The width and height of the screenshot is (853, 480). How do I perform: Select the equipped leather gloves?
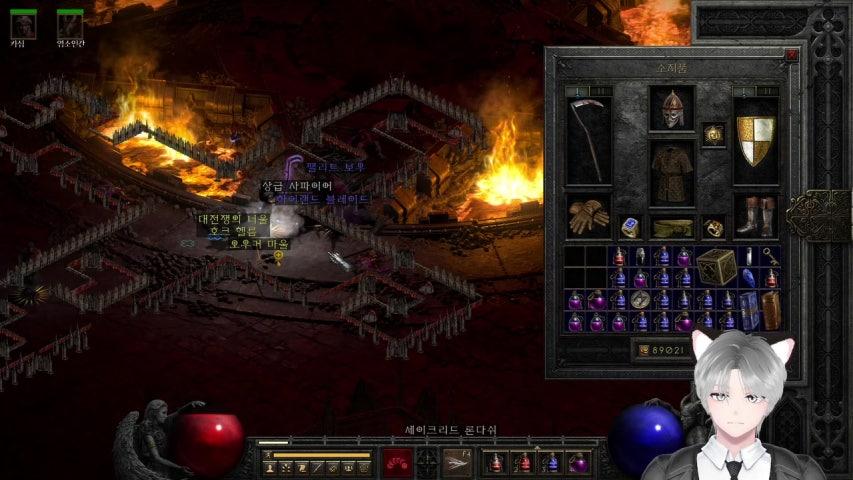[588, 216]
